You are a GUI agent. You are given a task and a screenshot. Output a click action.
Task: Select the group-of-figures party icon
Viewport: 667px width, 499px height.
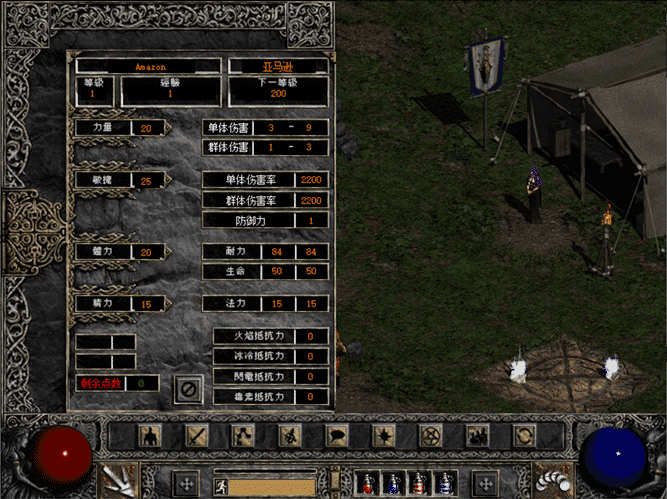(477, 436)
